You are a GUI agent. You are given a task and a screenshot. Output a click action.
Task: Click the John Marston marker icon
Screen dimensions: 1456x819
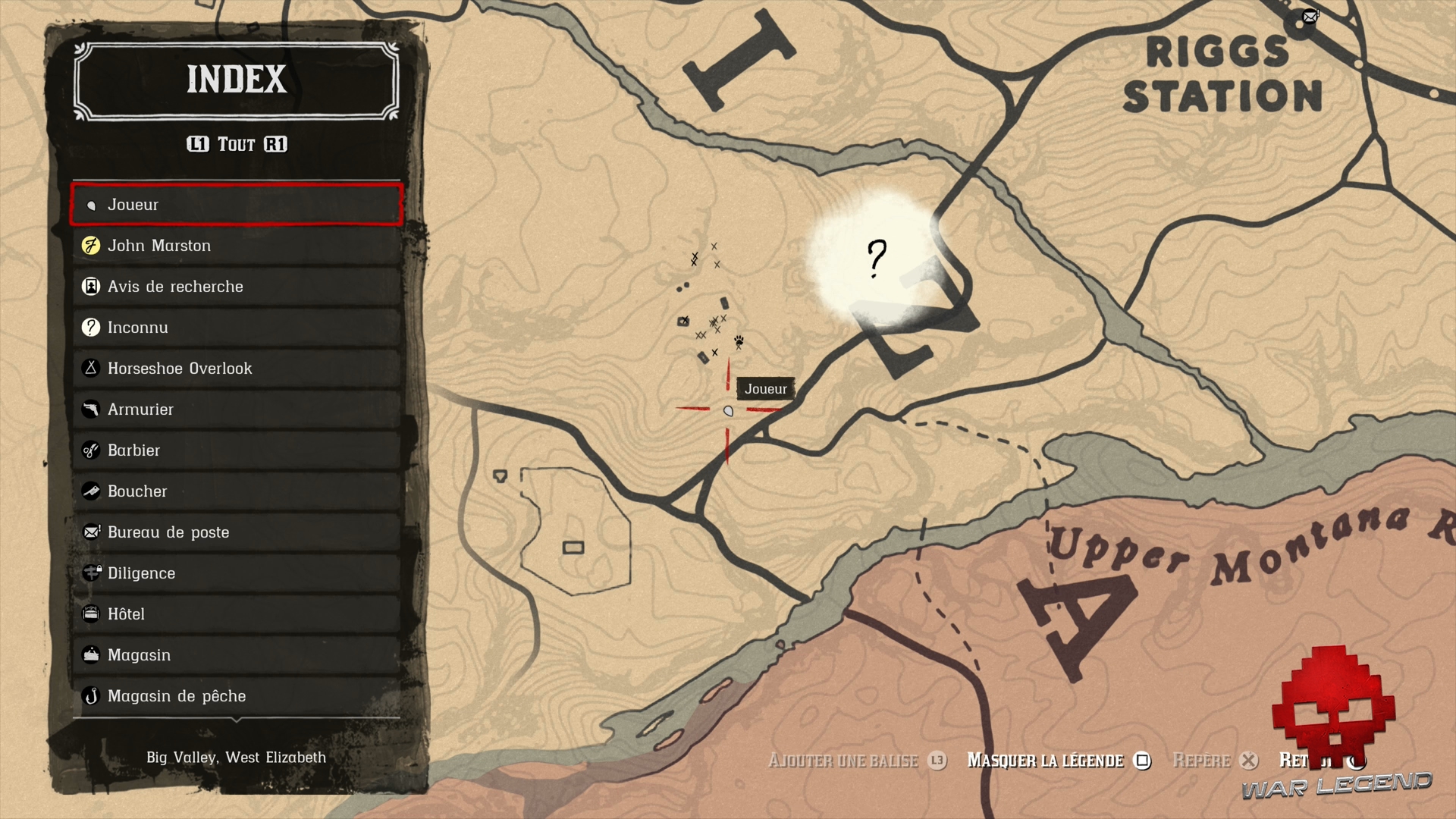pyautogui.click(x=91, y=245)
